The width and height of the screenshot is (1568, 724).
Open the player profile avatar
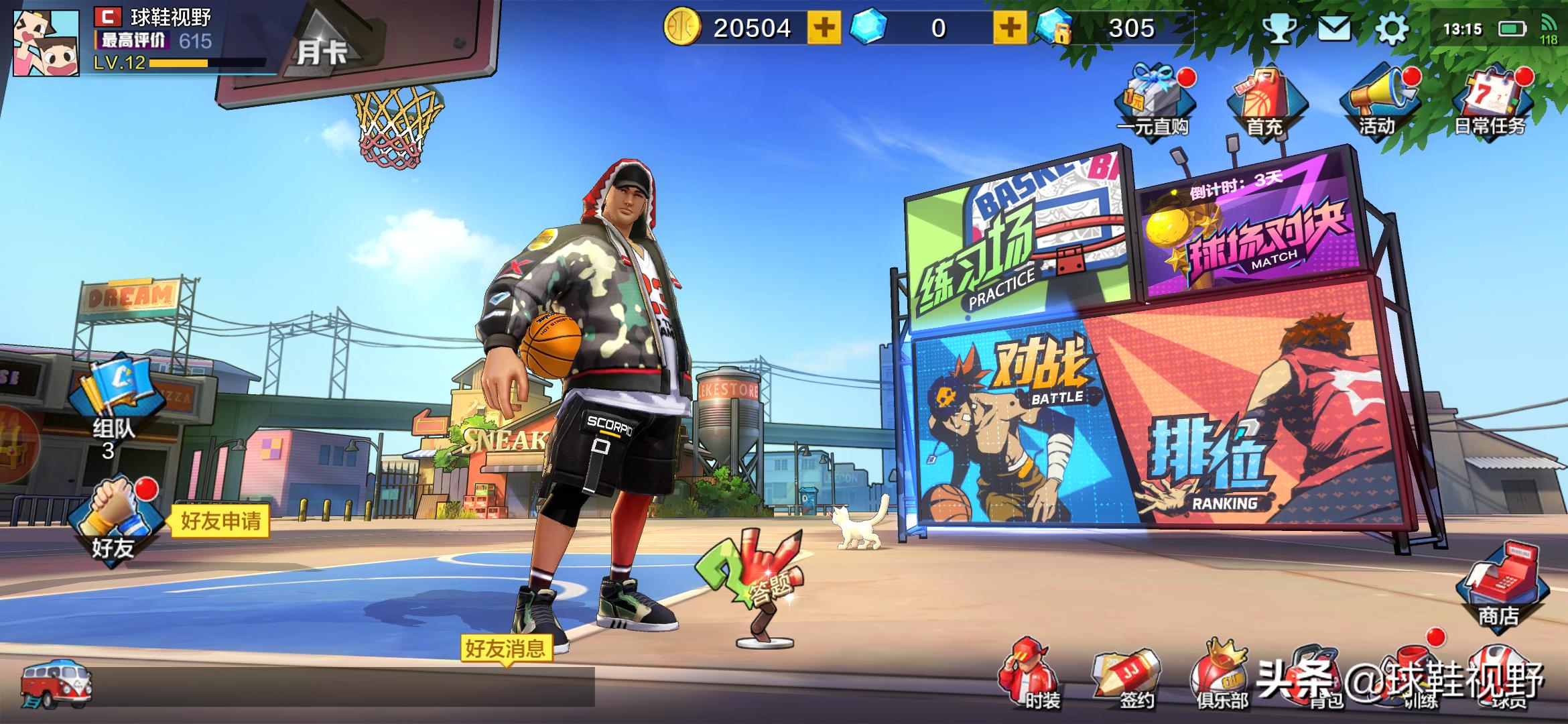(x=46, y=42)
